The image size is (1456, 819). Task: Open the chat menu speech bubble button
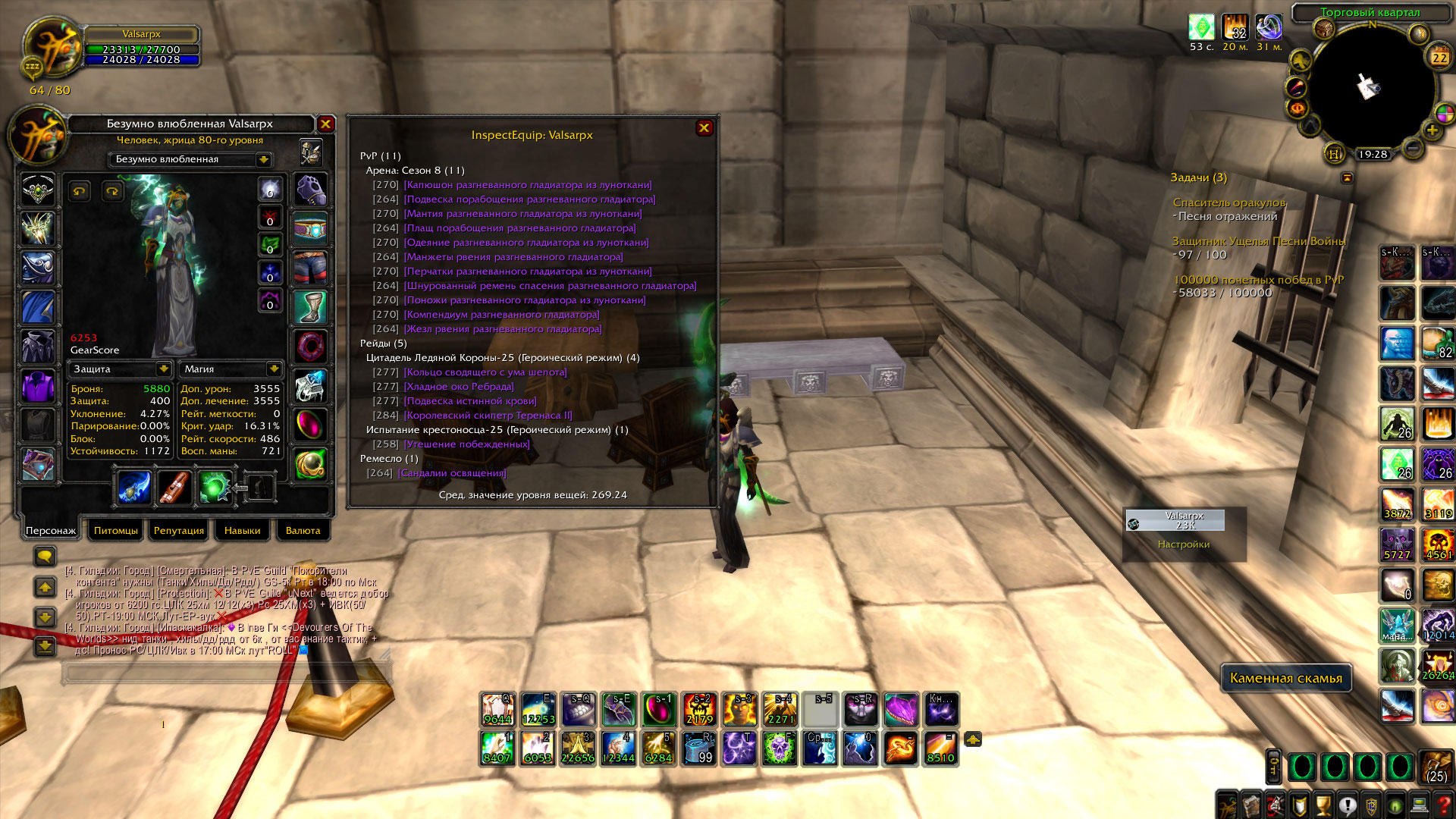pyautogui.click(x=45, y=557)
